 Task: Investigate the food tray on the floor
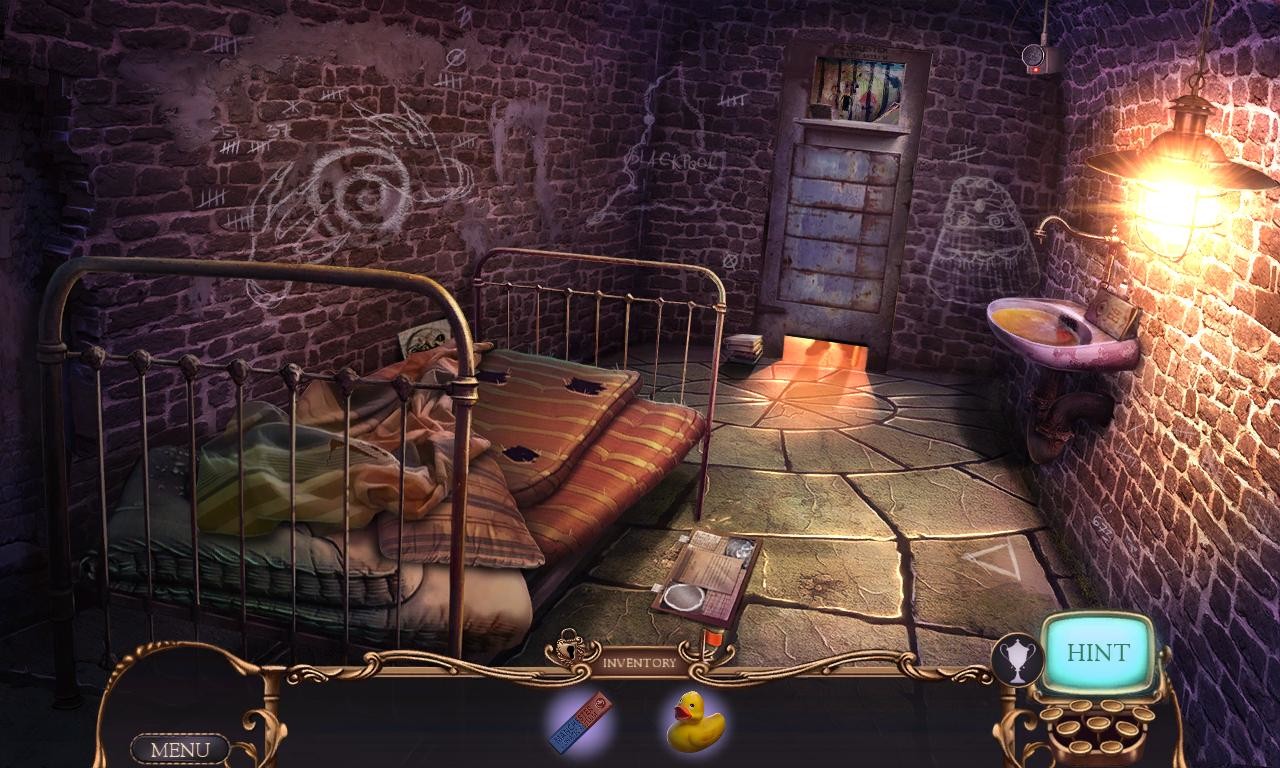(x=705, y=575)
